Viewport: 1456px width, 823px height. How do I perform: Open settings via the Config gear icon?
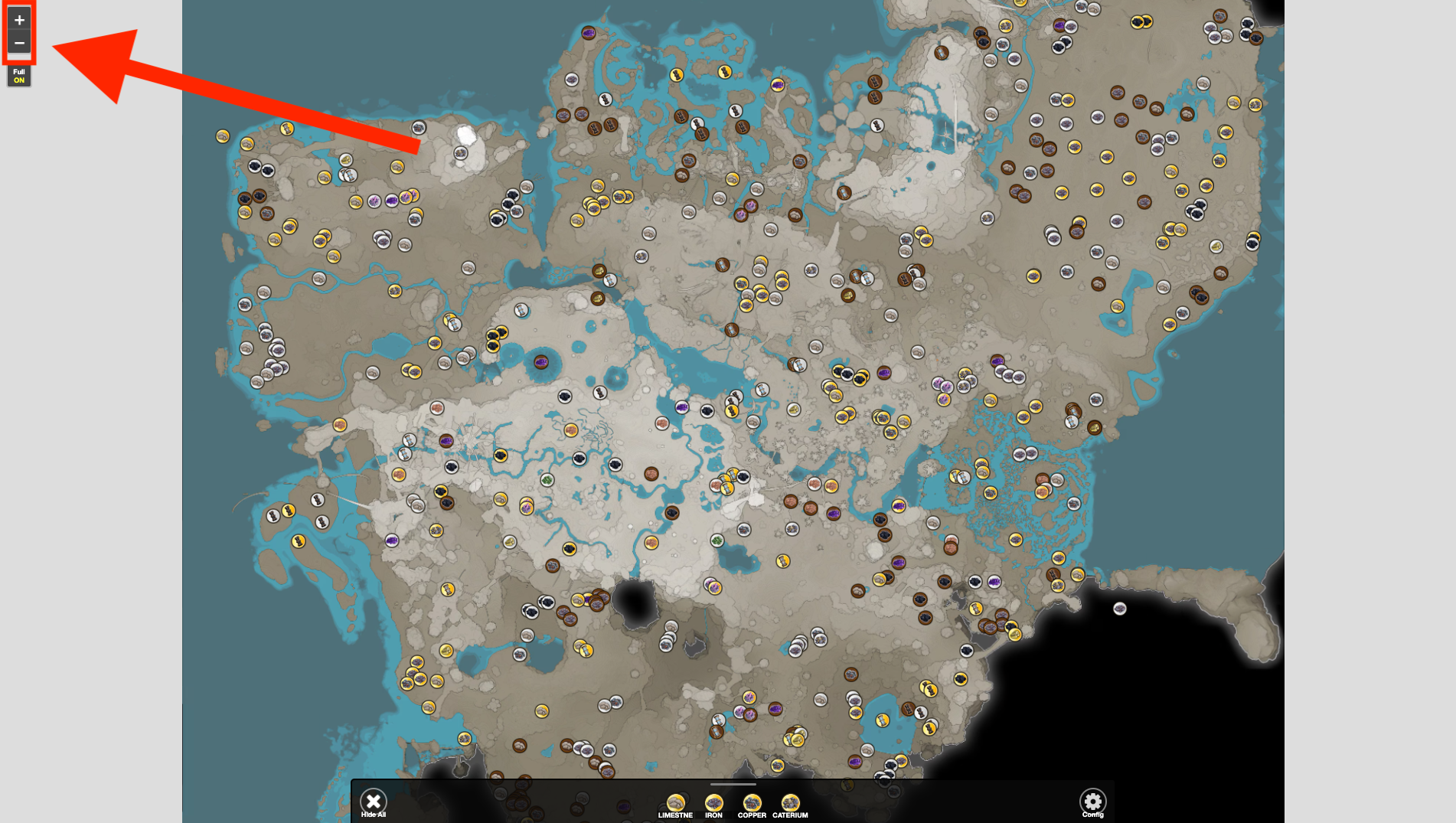point(1093,800)
